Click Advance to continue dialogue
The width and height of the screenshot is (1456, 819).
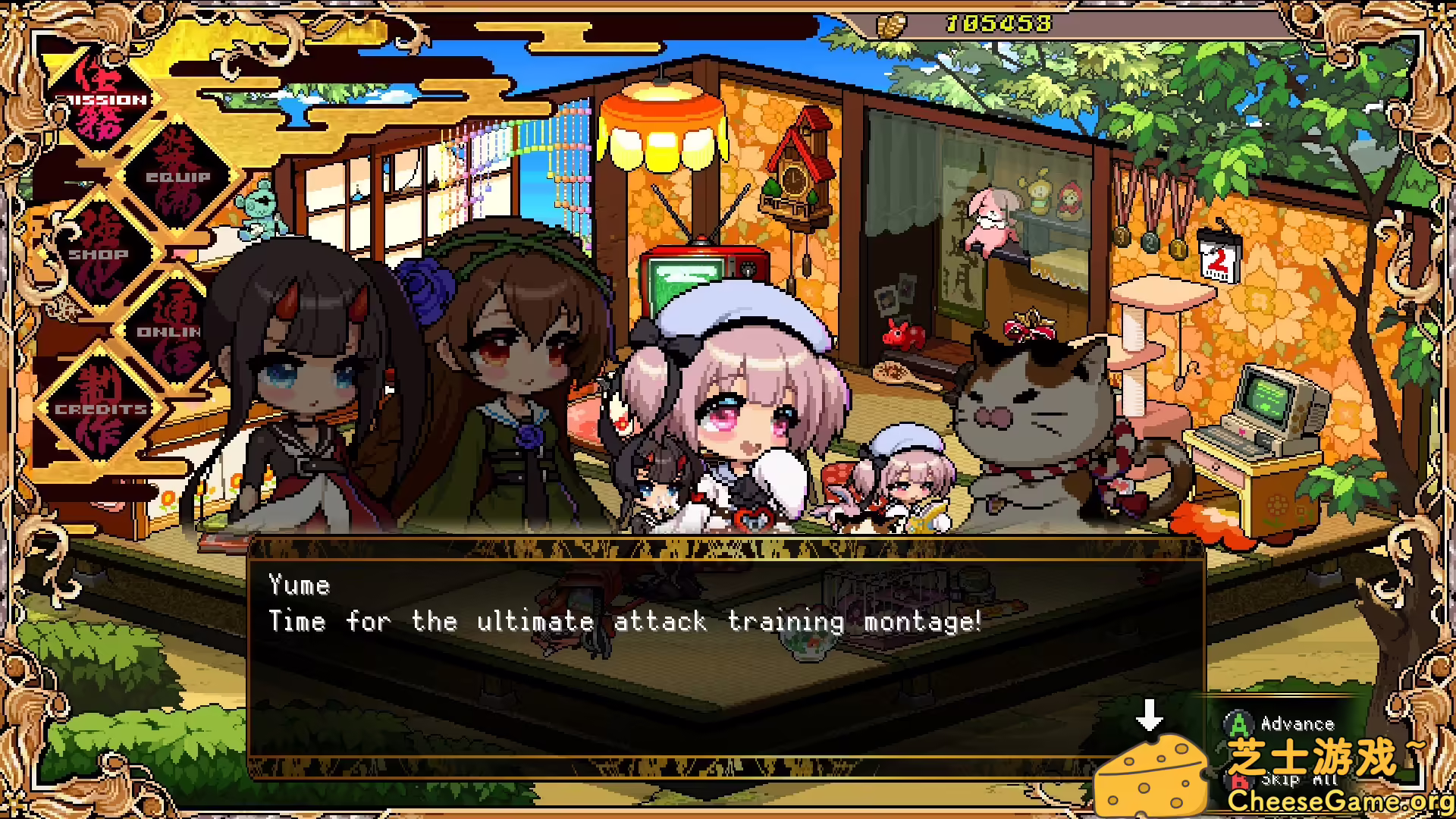point(1289,724)
